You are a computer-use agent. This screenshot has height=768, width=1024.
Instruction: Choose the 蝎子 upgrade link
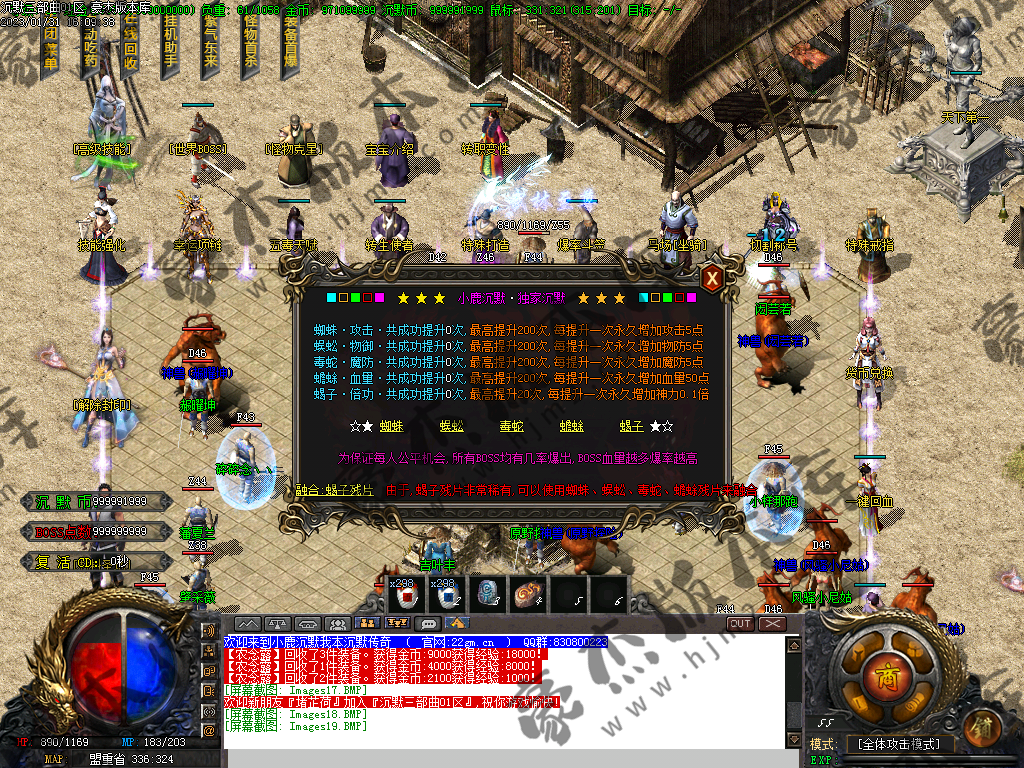coord(631,426)
